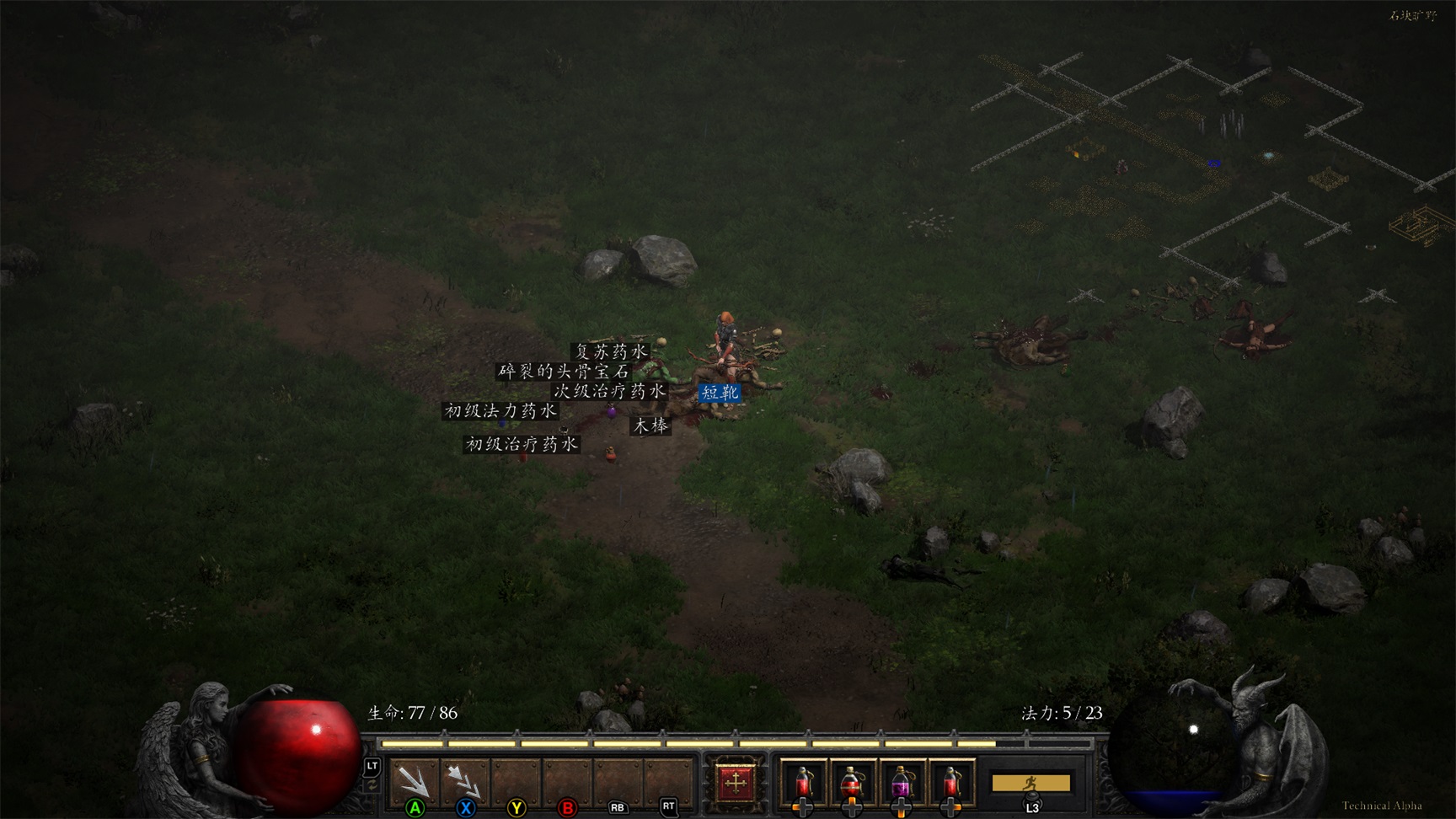Select the single arrow attack skill
The width and height of the screenshot is (1456, 819).
point(414,781)
